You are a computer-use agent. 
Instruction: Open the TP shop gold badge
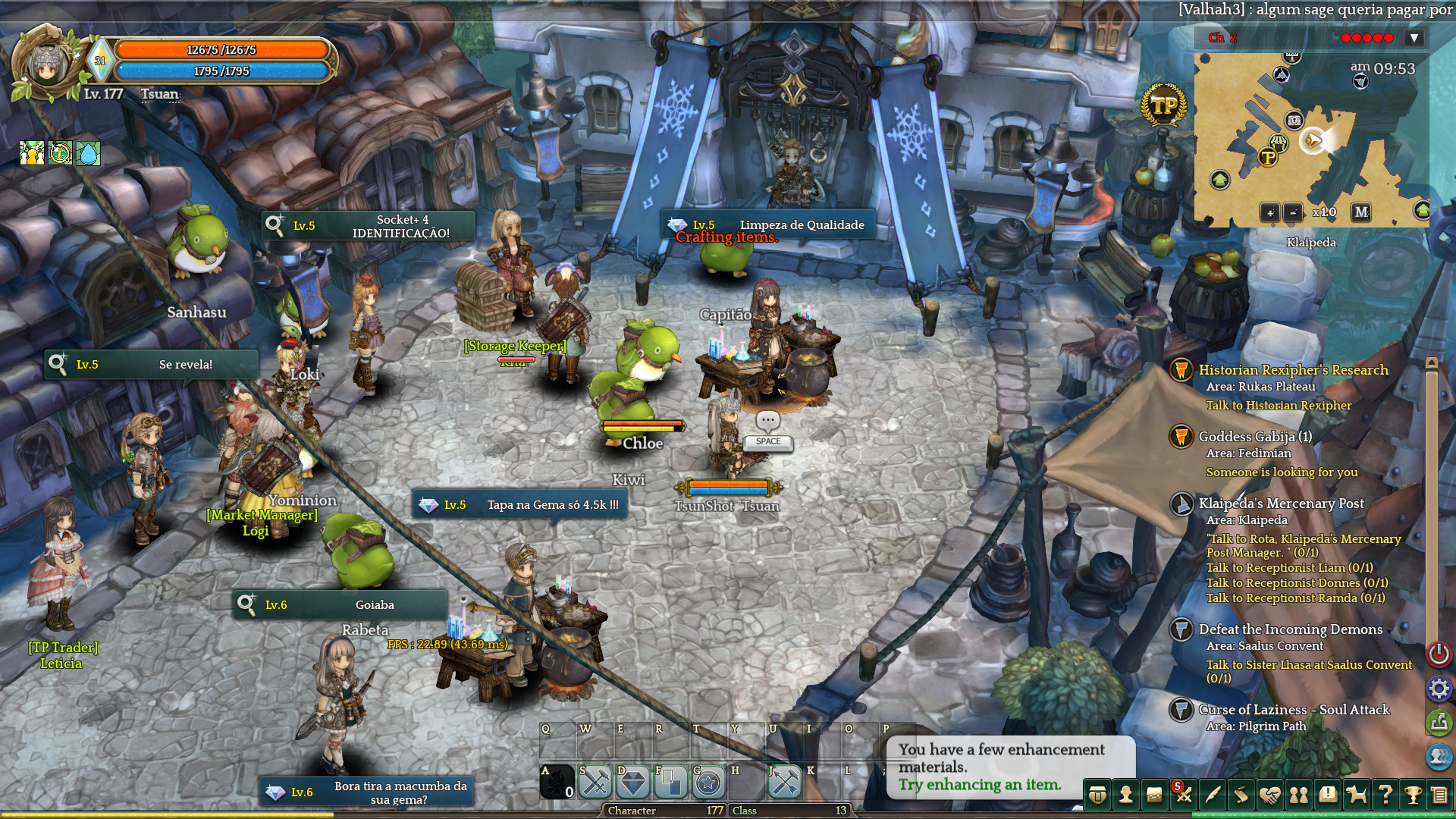click(x=1163, y=106)
